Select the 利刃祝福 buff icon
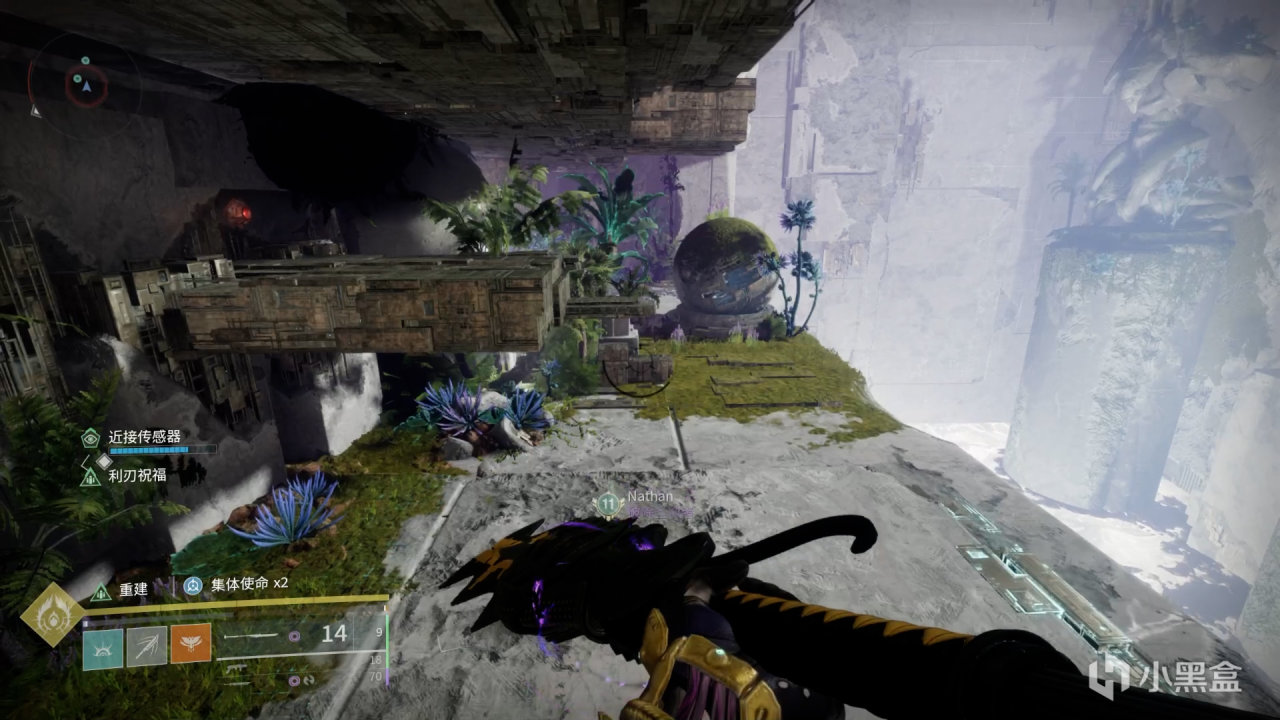1280x720 pixels. click(90, 476)
